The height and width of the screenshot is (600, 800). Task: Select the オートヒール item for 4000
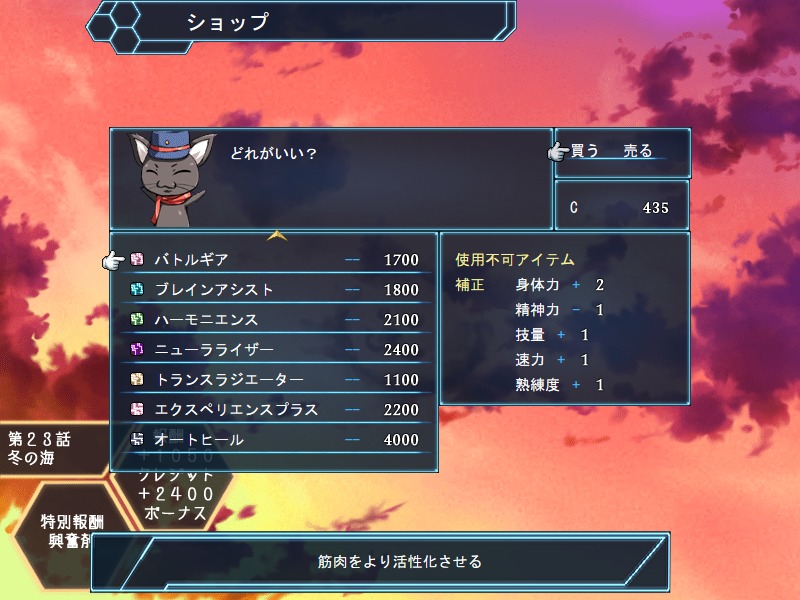273,440
